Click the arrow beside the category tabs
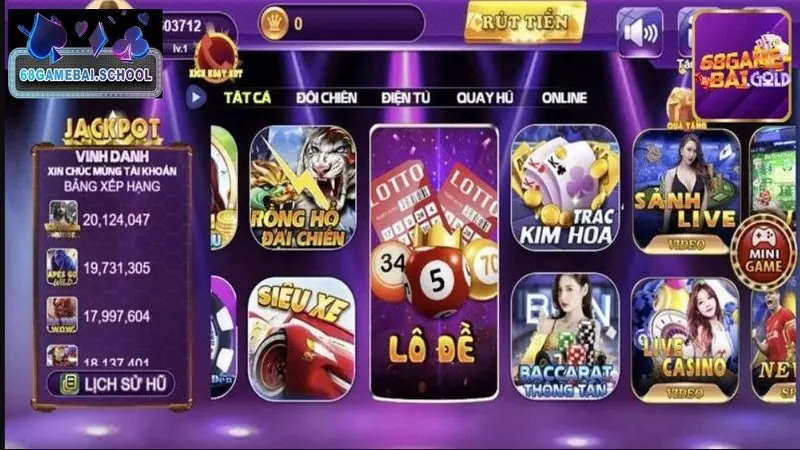Image resolution: width=800 pixels, height=450 pixels. [x=197, y=98]
